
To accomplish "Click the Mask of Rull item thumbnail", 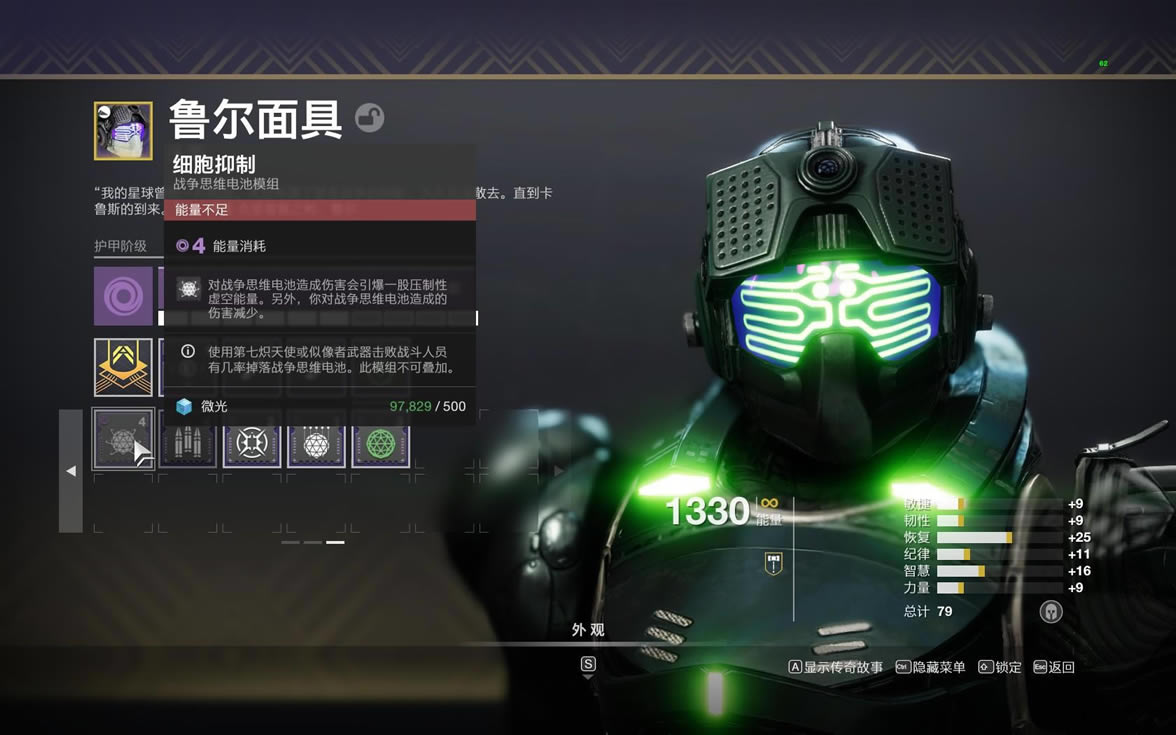I will pyautogui.click(x=124, y=131).
